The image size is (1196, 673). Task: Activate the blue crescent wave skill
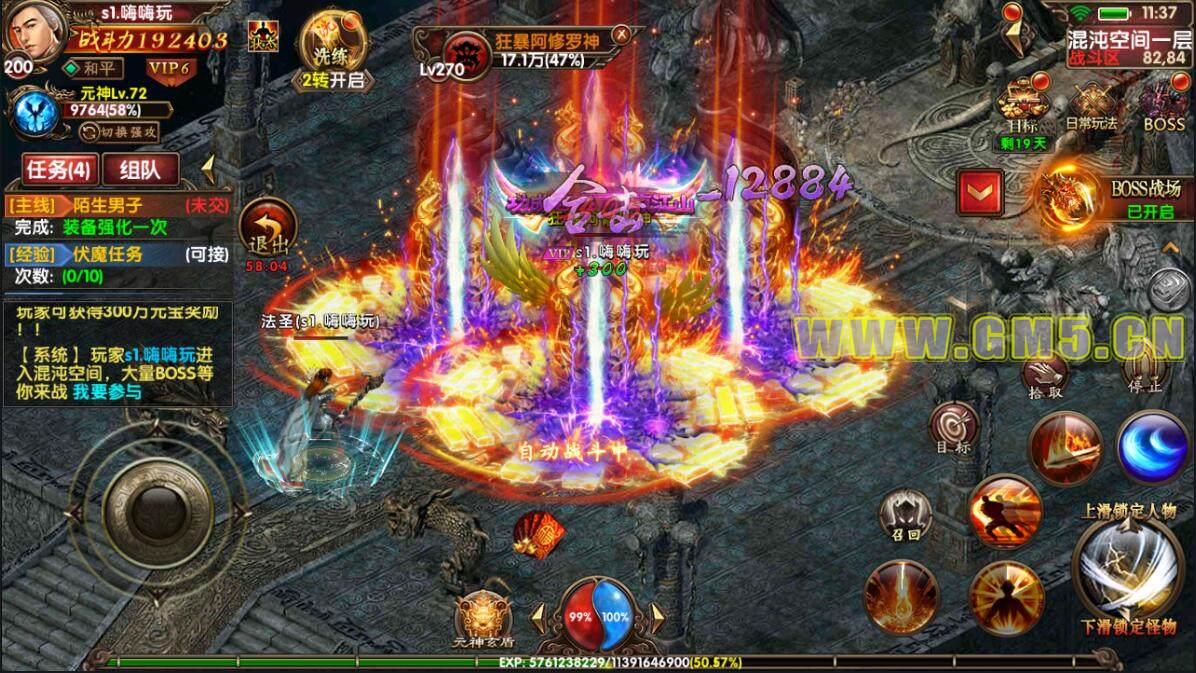1152,447
